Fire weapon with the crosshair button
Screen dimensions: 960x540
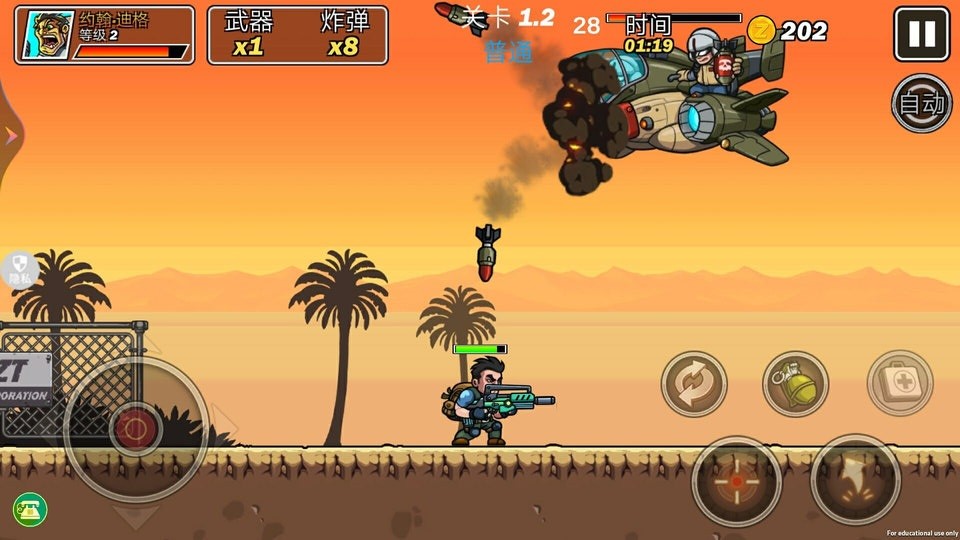coord(737,481)
